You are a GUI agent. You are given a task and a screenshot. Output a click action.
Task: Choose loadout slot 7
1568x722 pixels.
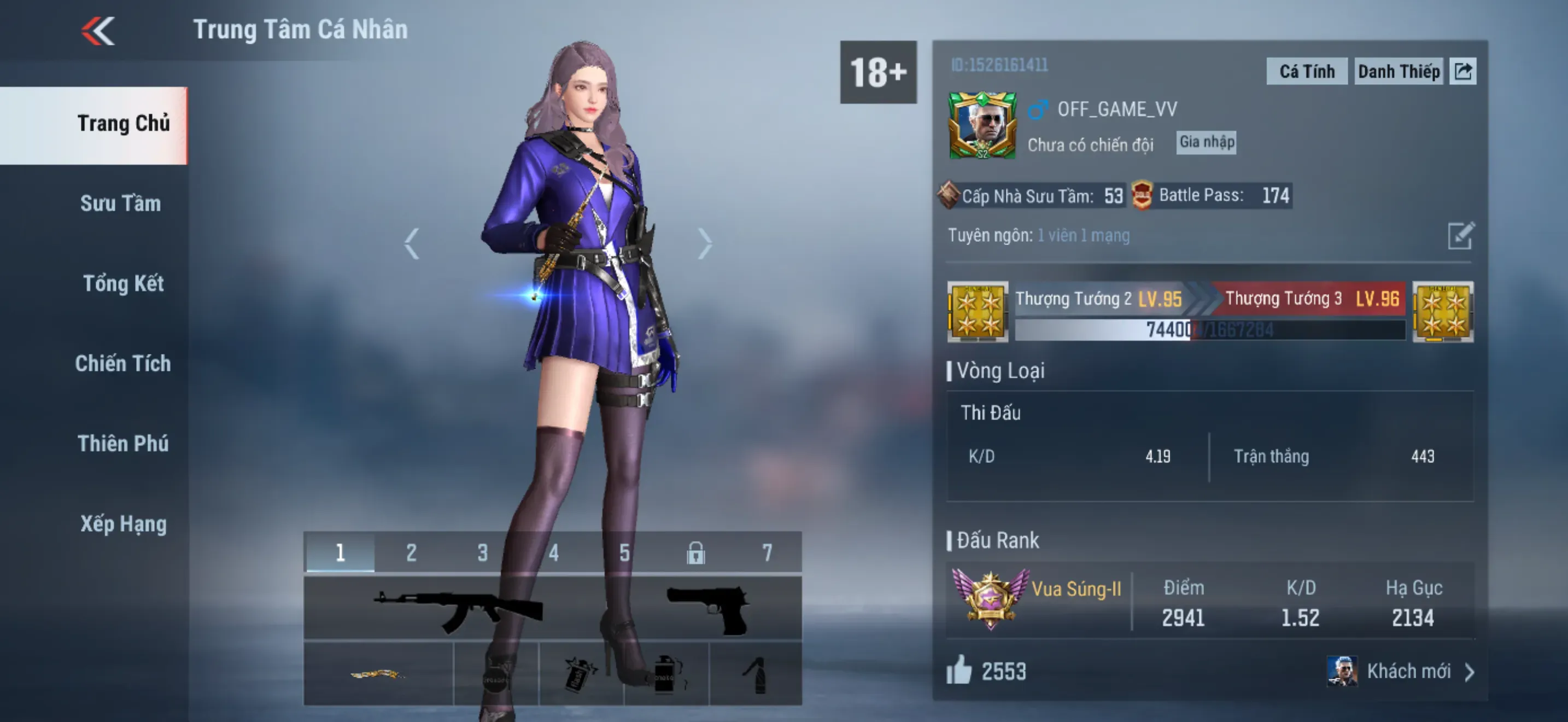(x=767, y=553)
